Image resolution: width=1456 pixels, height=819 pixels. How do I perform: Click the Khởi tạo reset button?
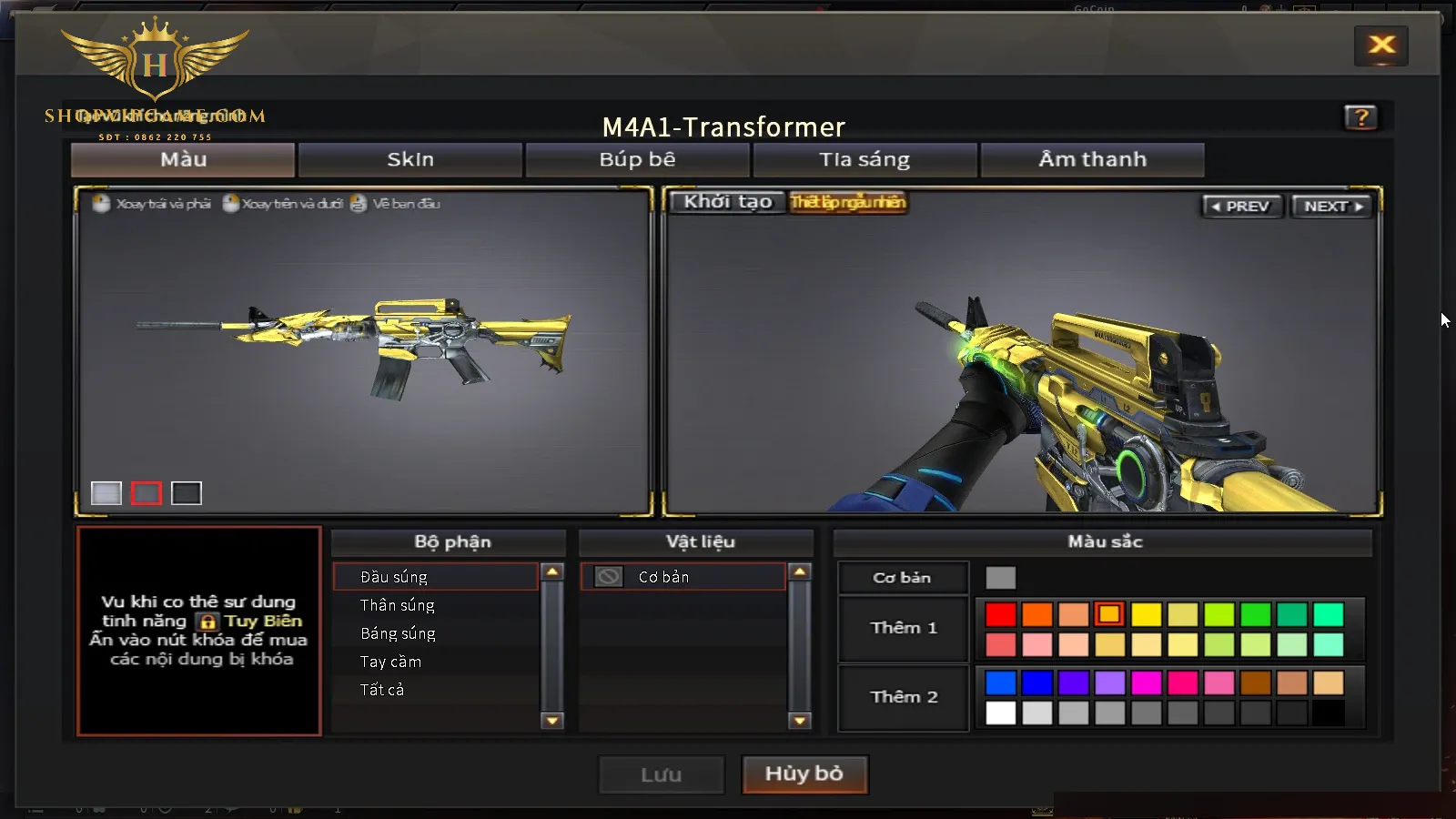tap(728, 202)
